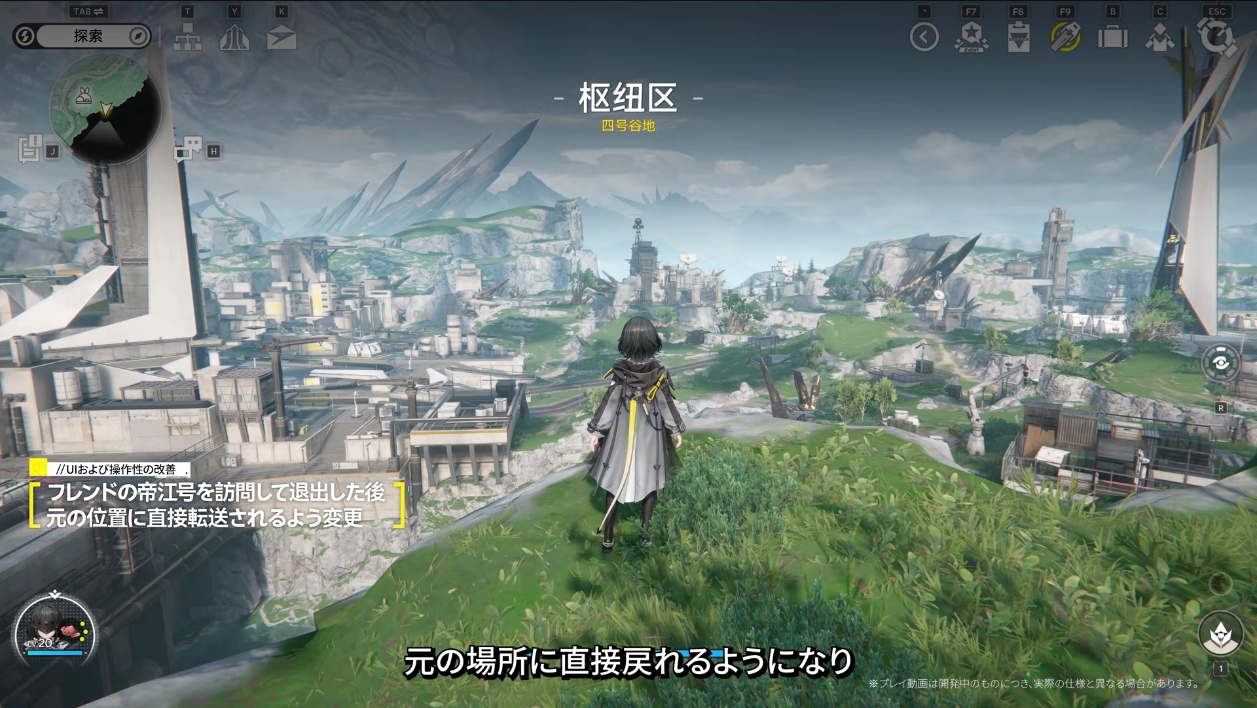Activate the eye scan ability icon
1257x708 pixels.
[x=1221, y=363]
